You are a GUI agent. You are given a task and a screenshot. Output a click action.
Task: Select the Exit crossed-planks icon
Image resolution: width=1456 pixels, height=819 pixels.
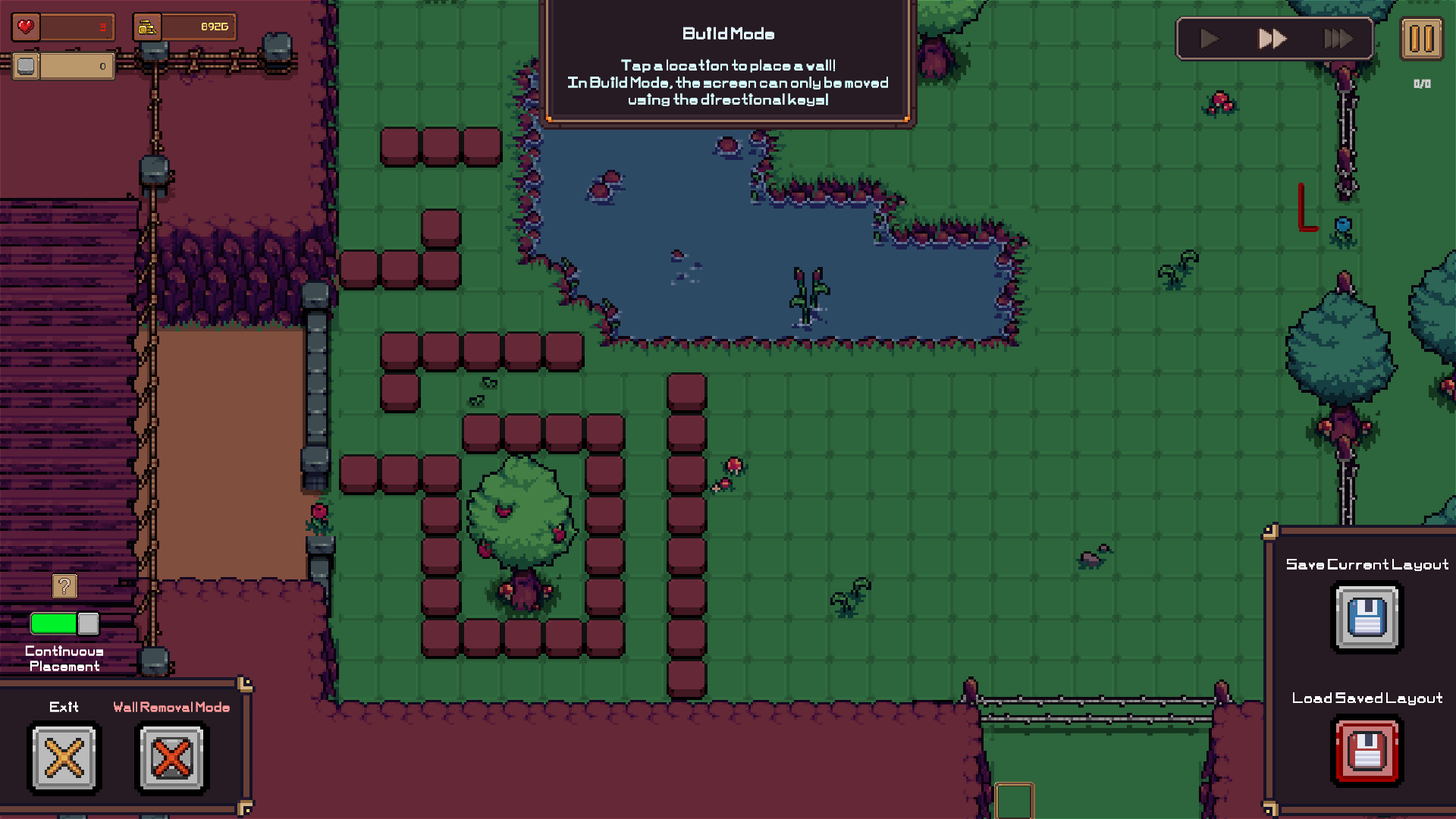pos(64,758)
